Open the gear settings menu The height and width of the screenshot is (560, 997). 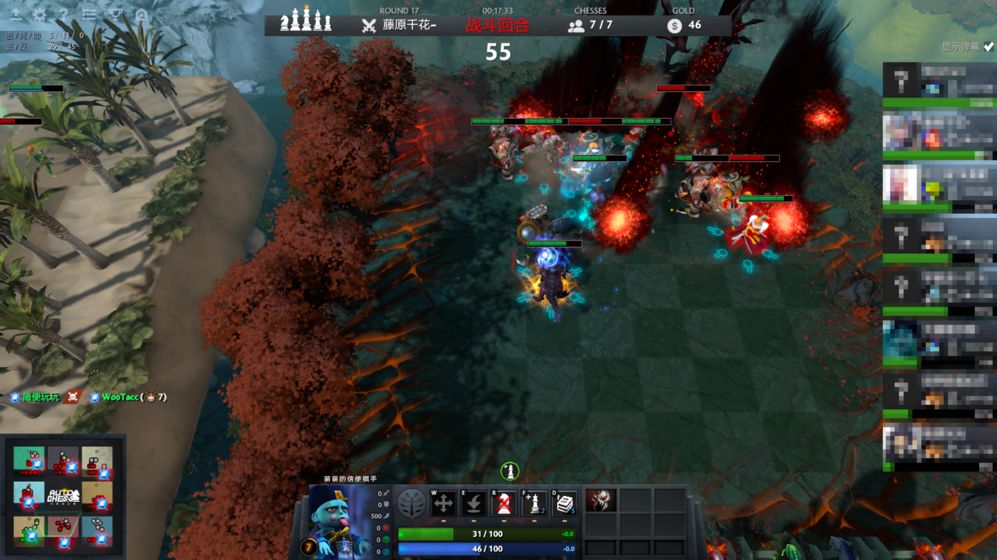point(40,15)
